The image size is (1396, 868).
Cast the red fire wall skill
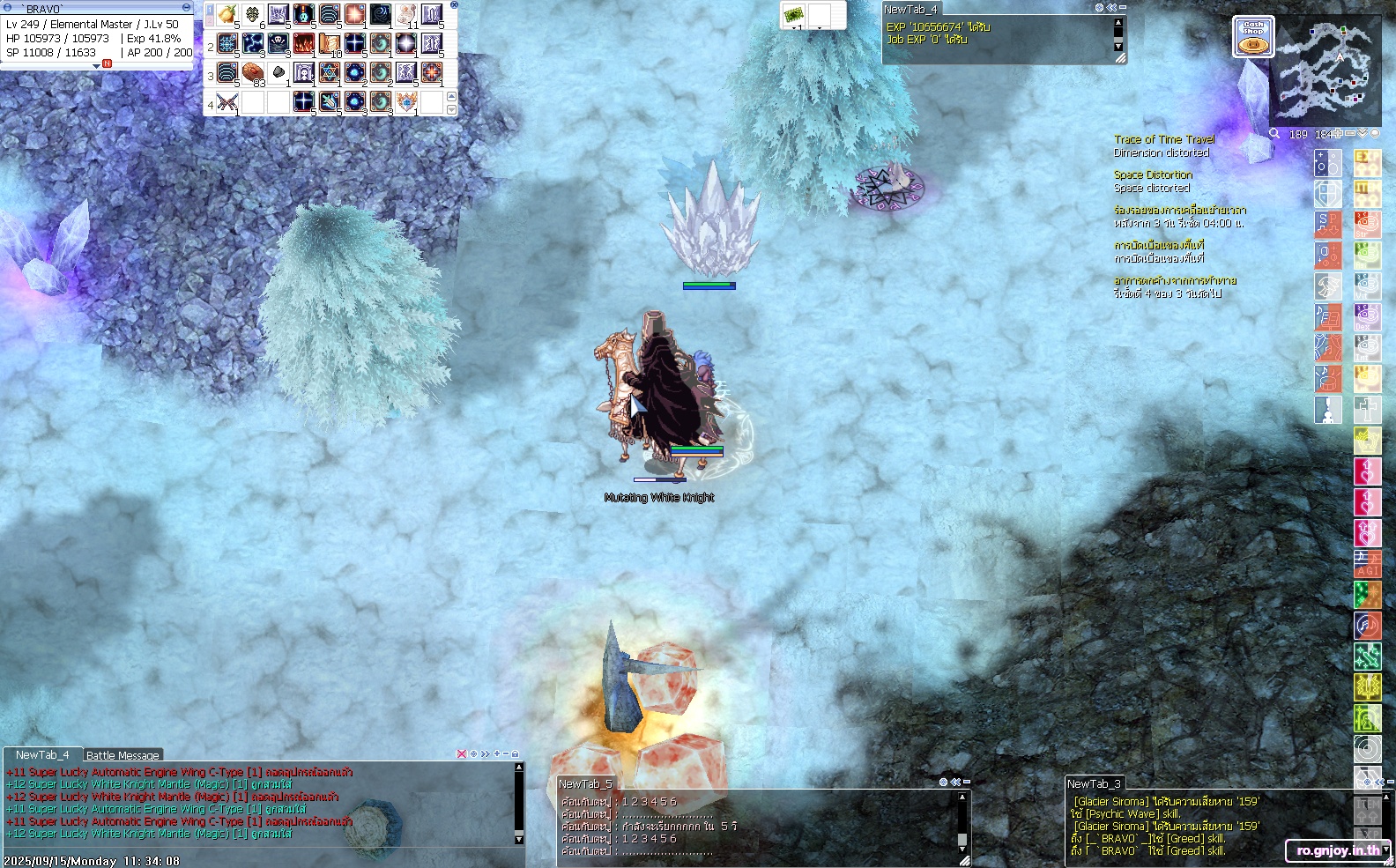pyautogui.click(x=304, y=43)
